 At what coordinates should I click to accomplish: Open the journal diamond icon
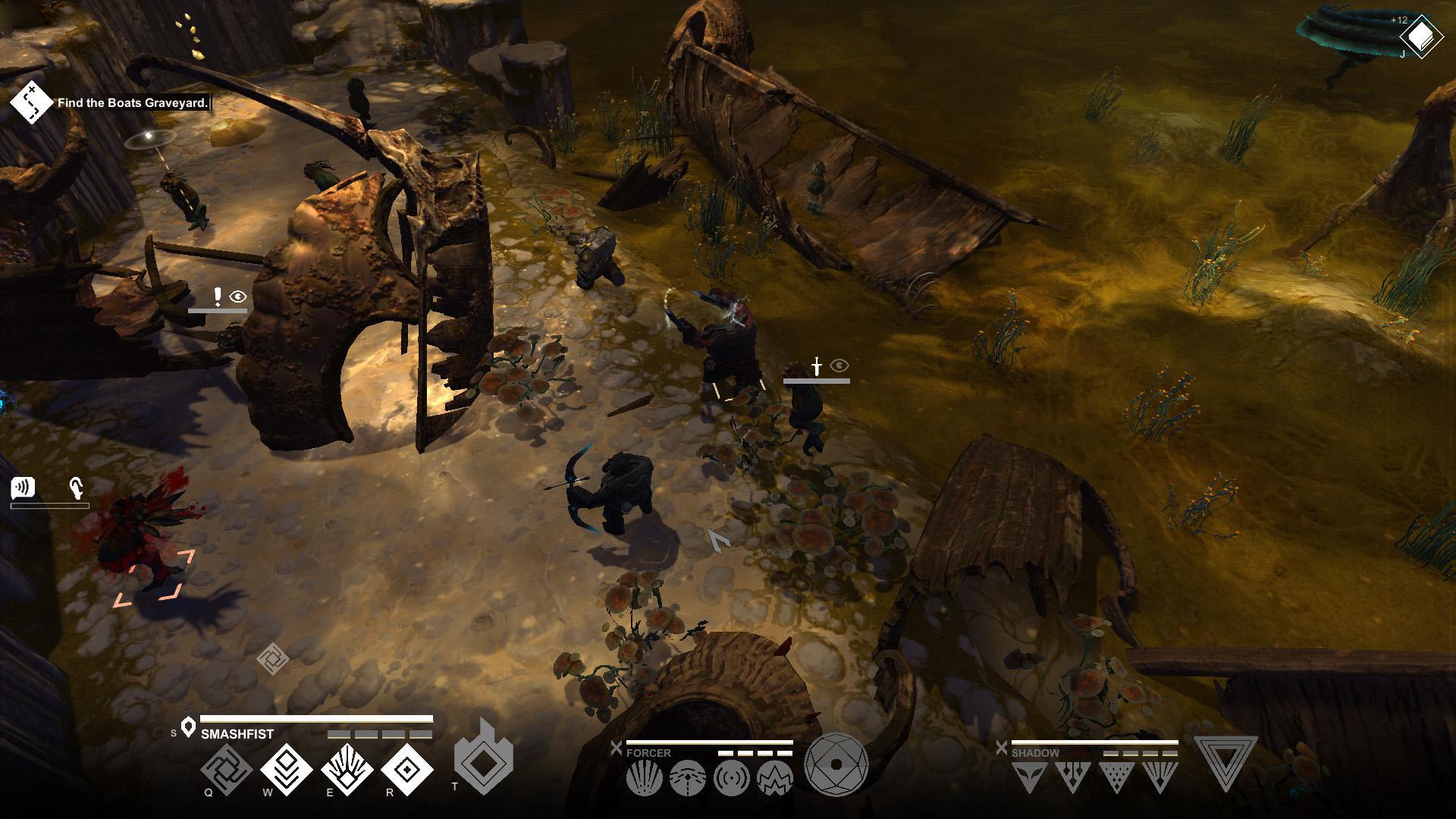[1422, 36]
